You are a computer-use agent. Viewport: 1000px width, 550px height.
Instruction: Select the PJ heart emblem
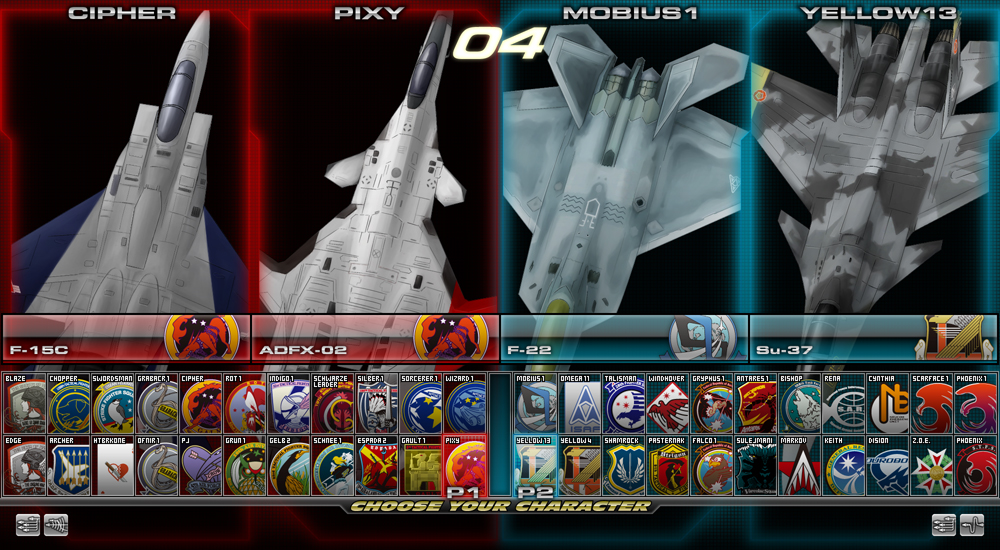[x=200, y=465]
